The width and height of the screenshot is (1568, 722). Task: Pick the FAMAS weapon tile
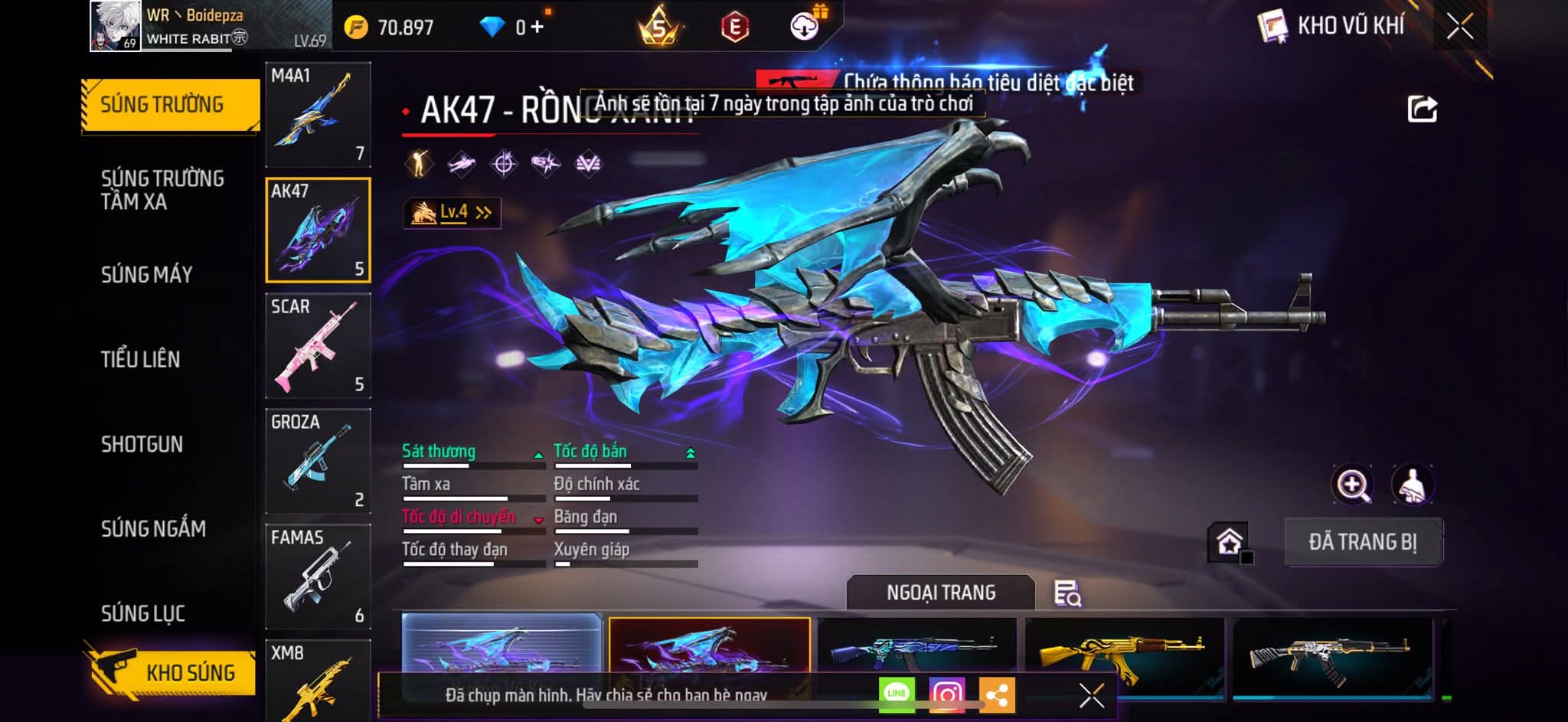[x=318, y=577]
